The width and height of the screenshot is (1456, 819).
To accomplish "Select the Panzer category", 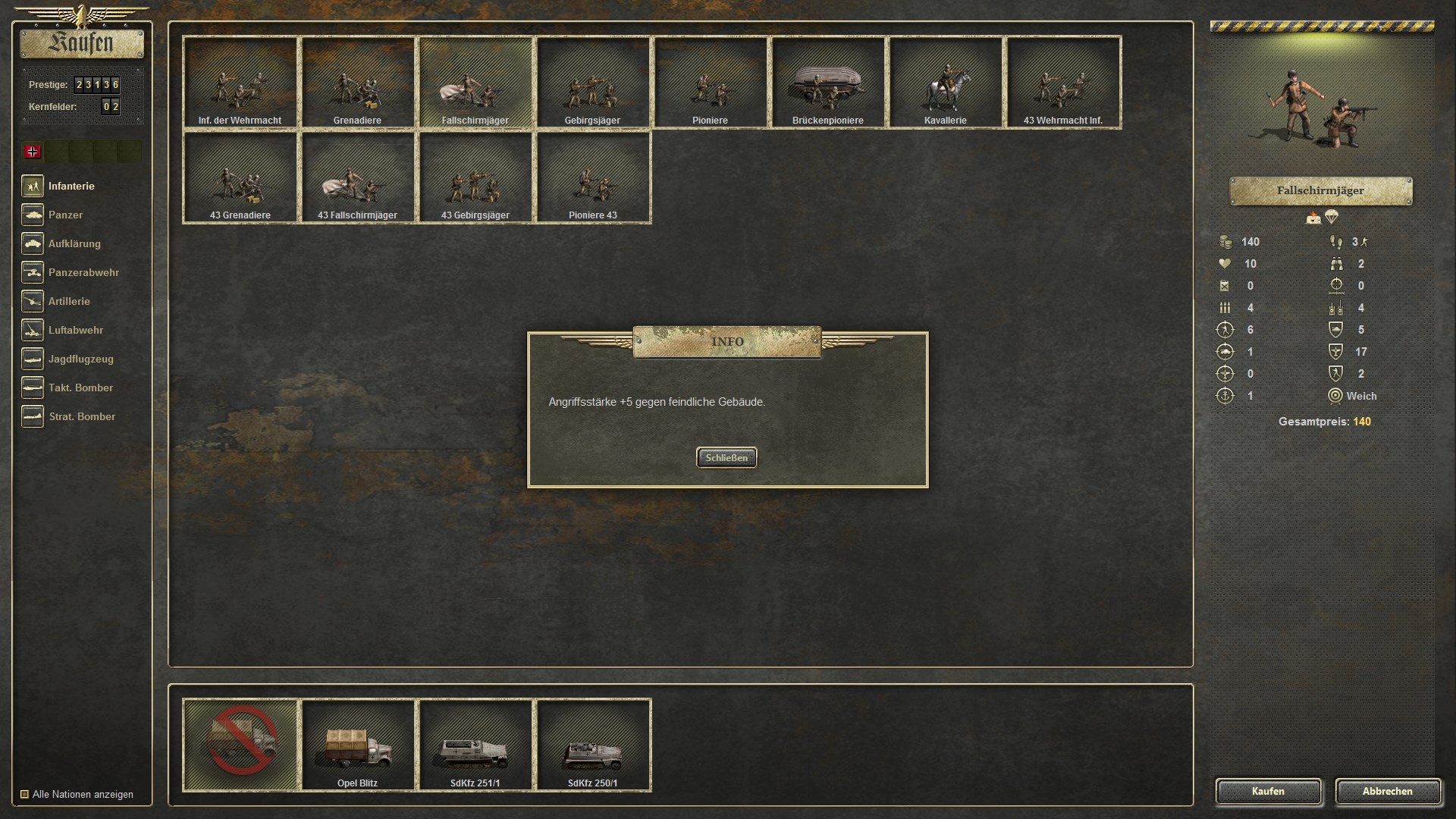I will point(65,215).
